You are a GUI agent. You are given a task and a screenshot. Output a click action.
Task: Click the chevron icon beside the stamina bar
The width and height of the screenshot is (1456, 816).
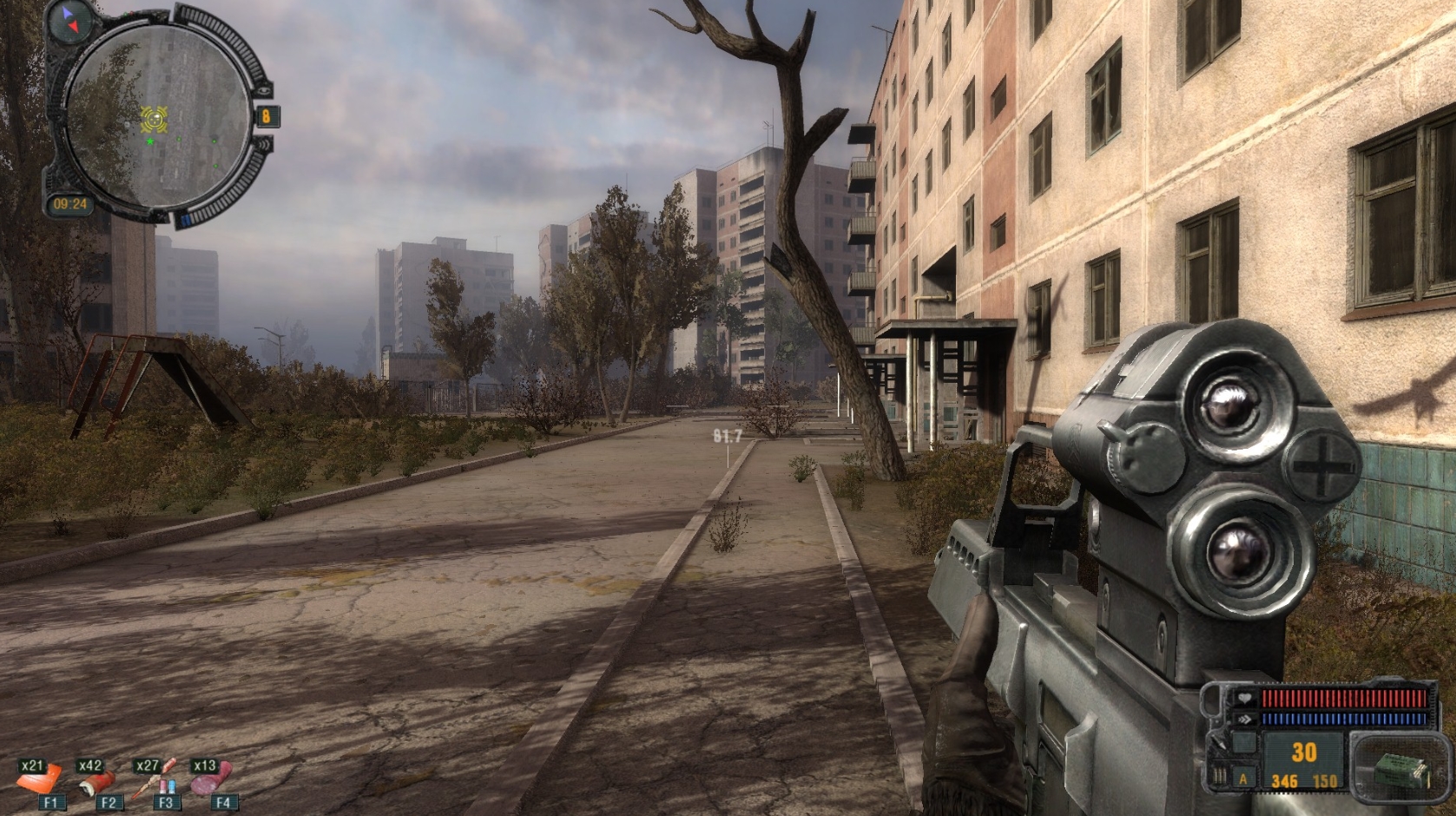[1243, 718]
